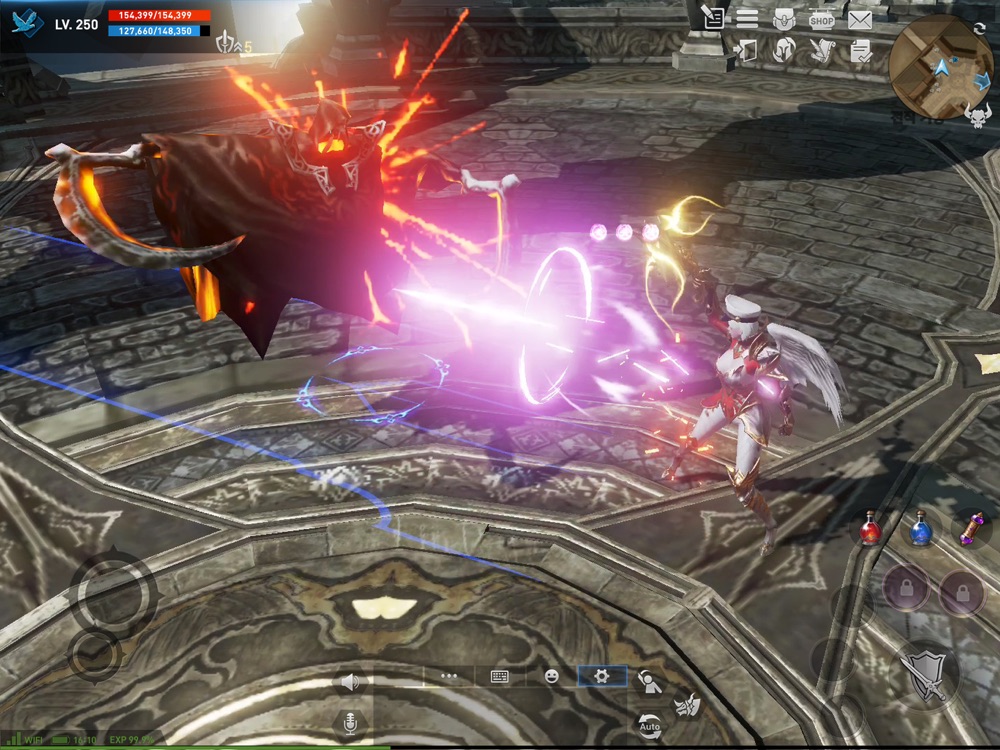
Task: Open the circular minimap
Action: click(940, 68)
